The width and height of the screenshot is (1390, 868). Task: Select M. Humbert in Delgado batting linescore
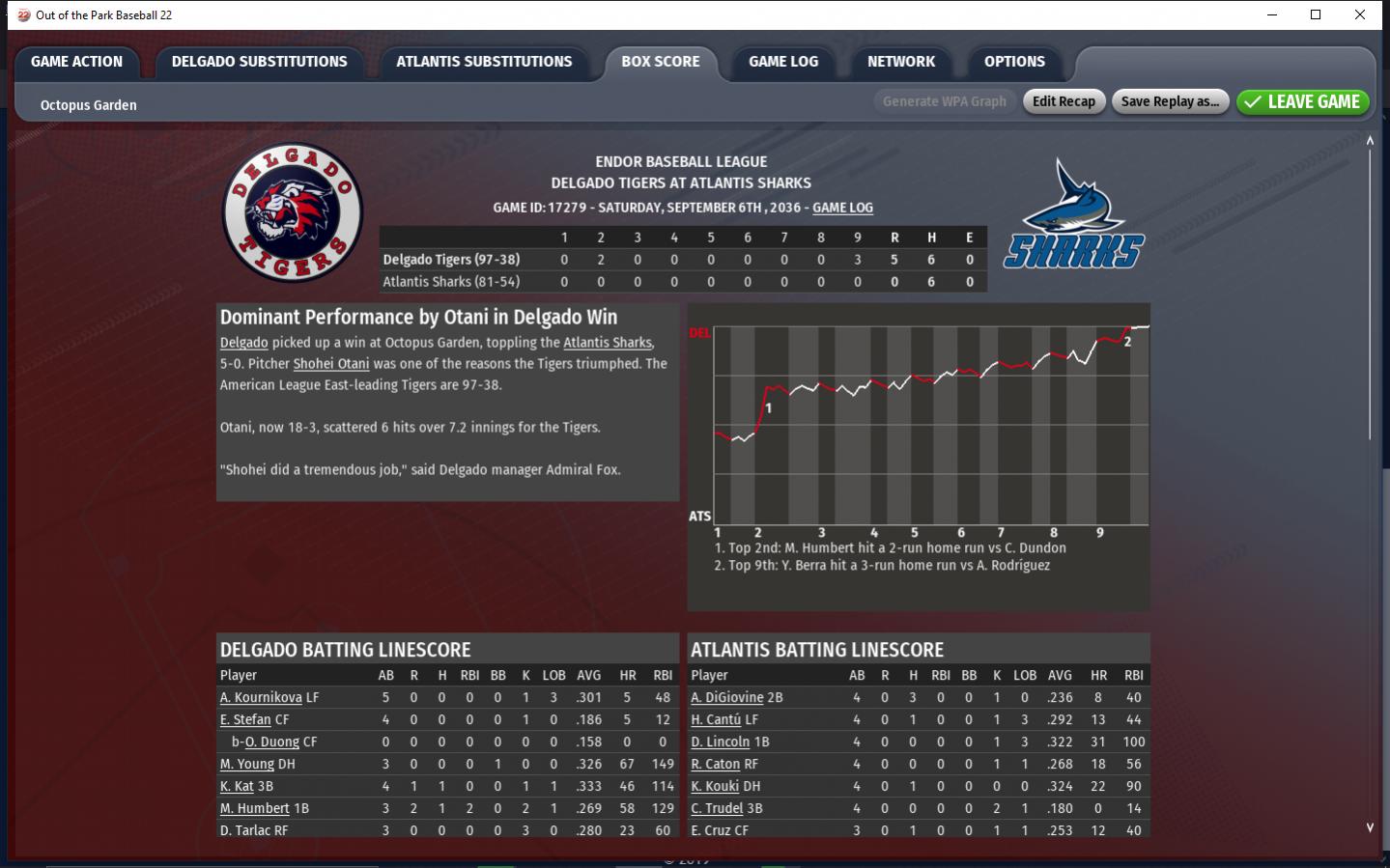point(255,808)
